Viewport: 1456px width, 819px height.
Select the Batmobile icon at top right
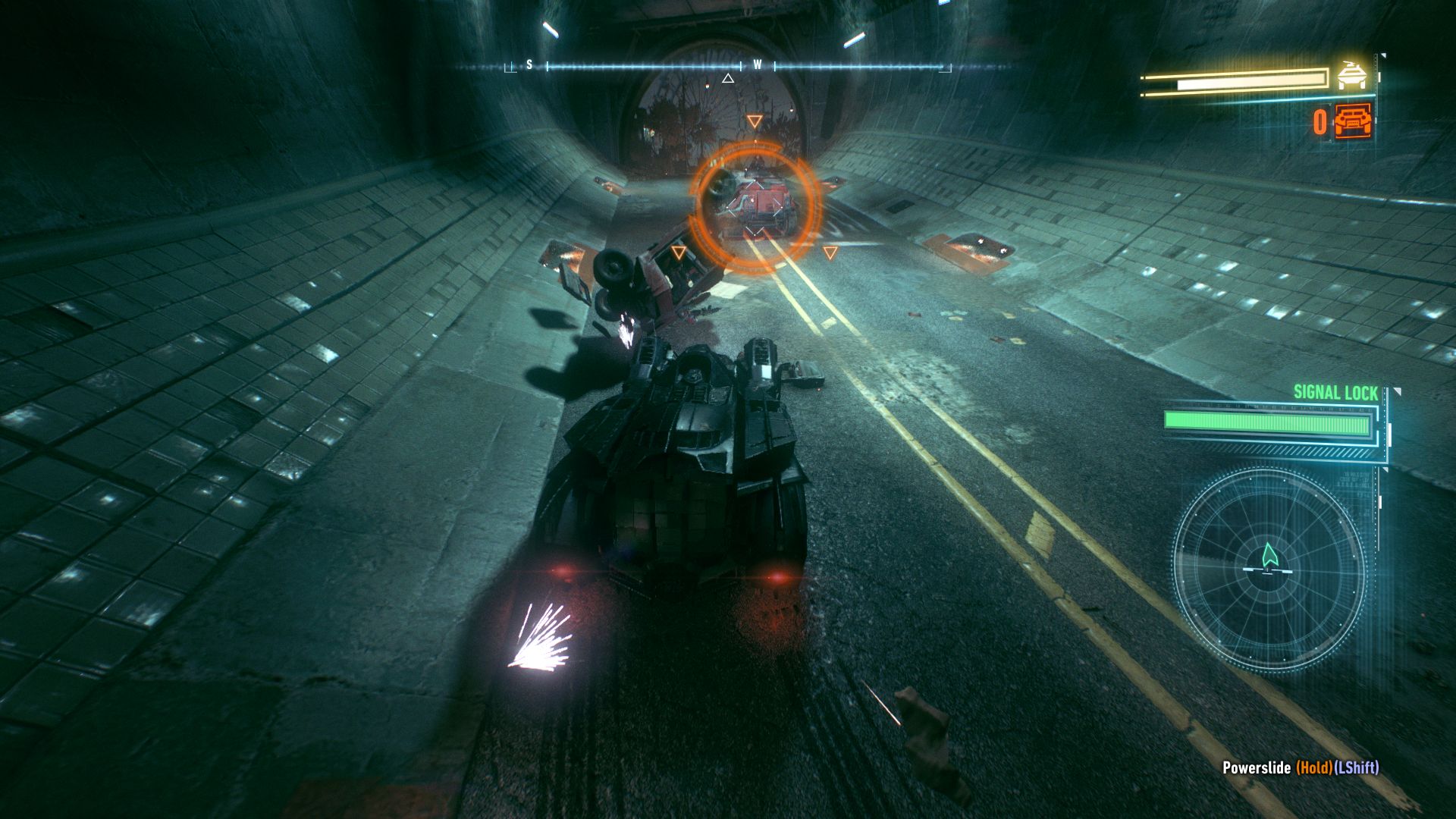[x=1352, y=75]
